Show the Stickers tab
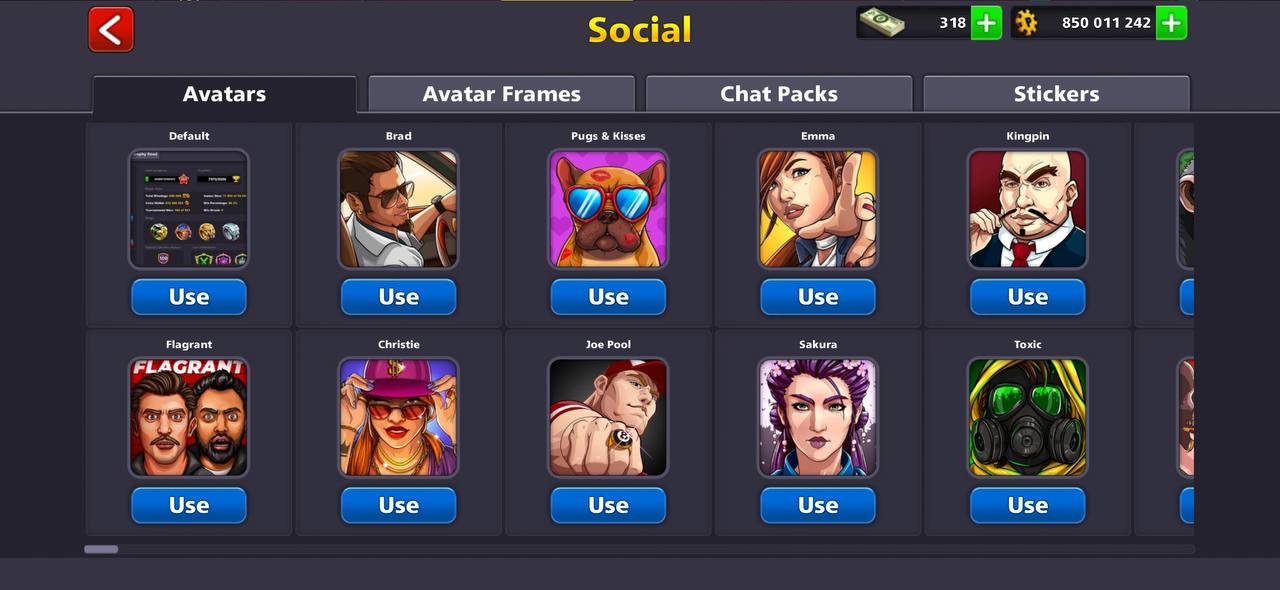The width and height of the screenshot is (1280, 590). 1056,94
